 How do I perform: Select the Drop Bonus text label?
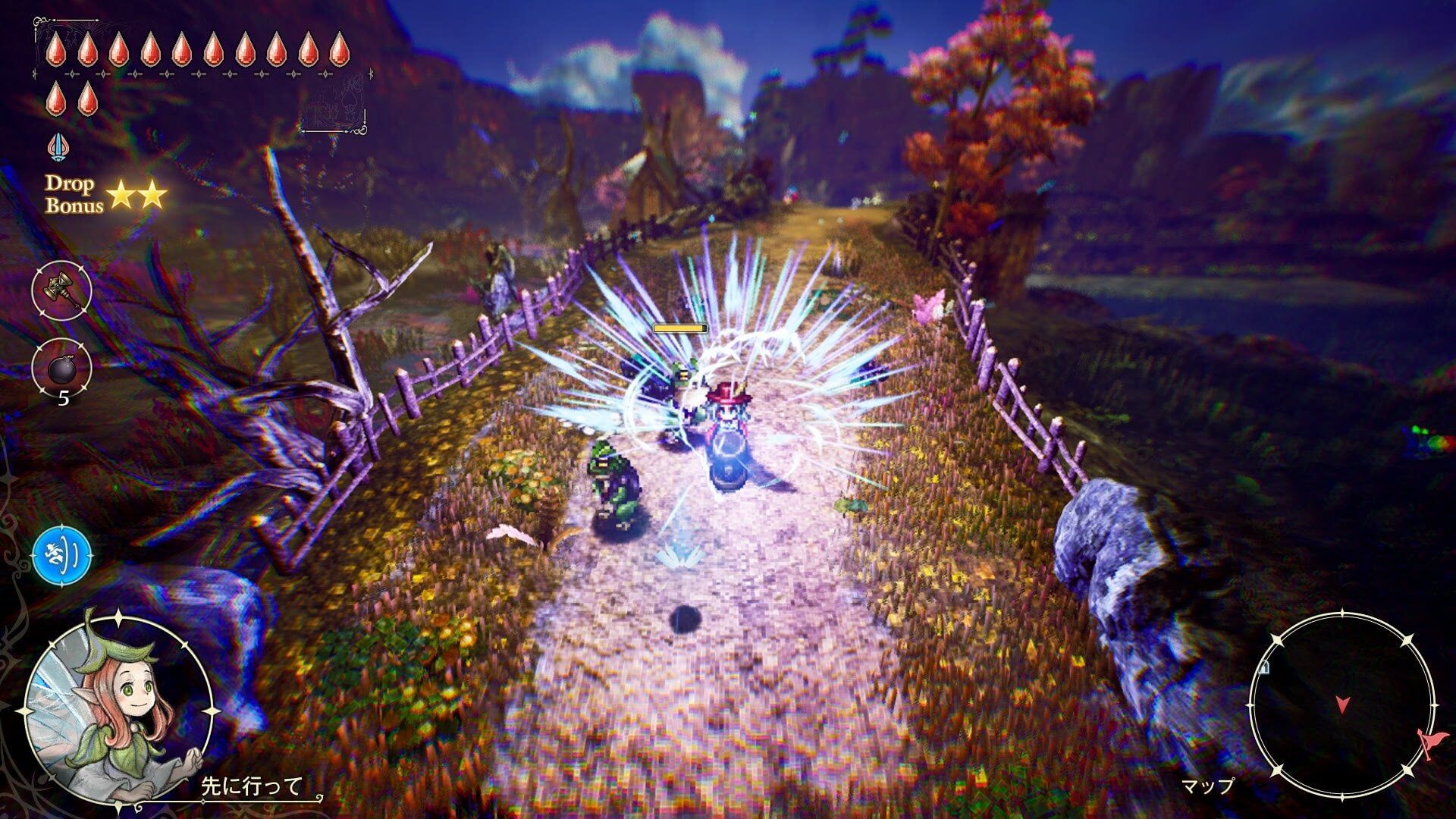pos(72,195)
